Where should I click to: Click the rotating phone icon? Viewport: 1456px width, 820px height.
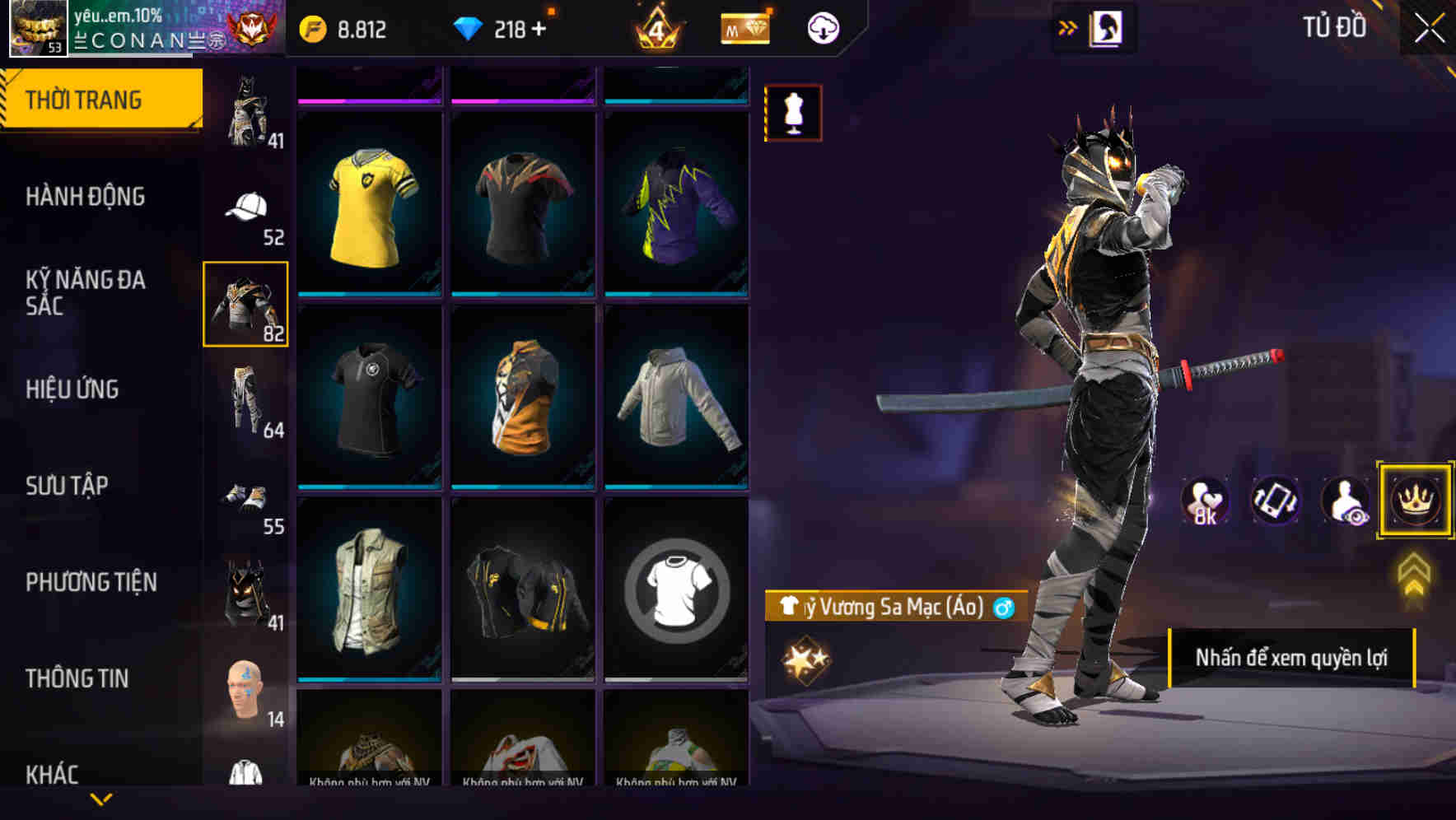pos(1276,501)
